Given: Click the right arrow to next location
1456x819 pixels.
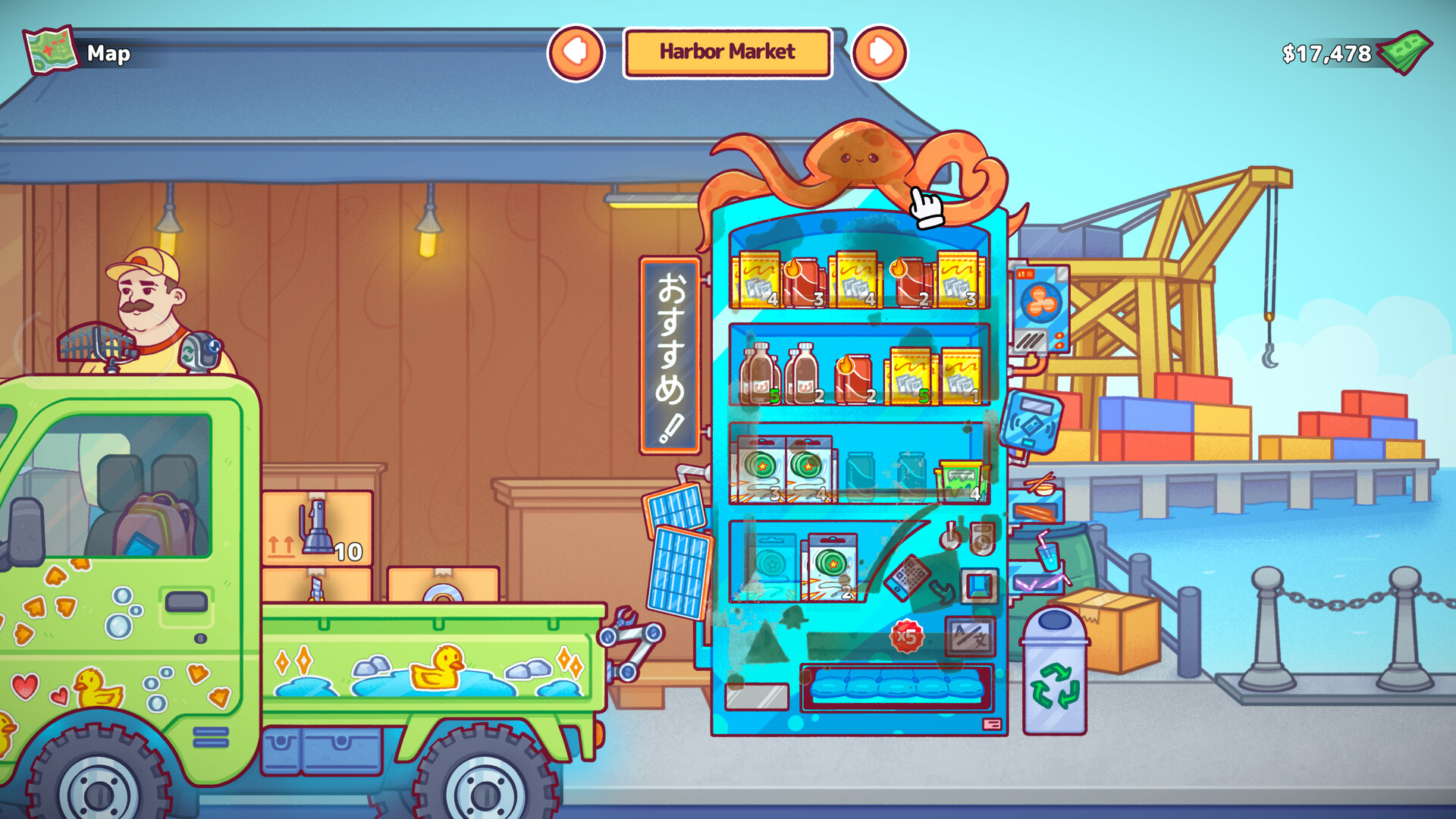Looking at the screenshot, I should coord(882,53).
